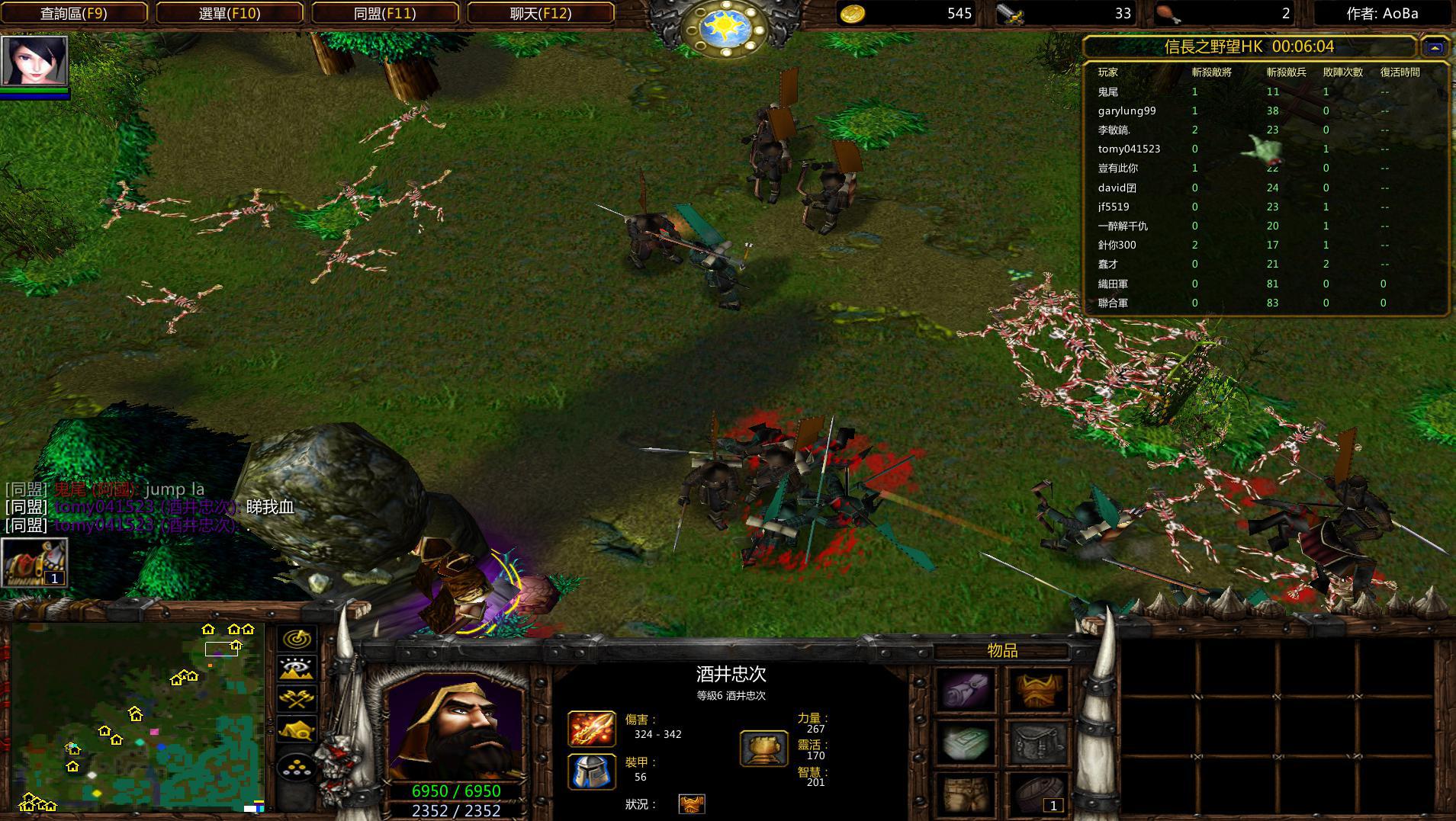Toggle the minimap terrain eye button
1456x821 pixels.
pyautogui.click(x=297, y=669)
